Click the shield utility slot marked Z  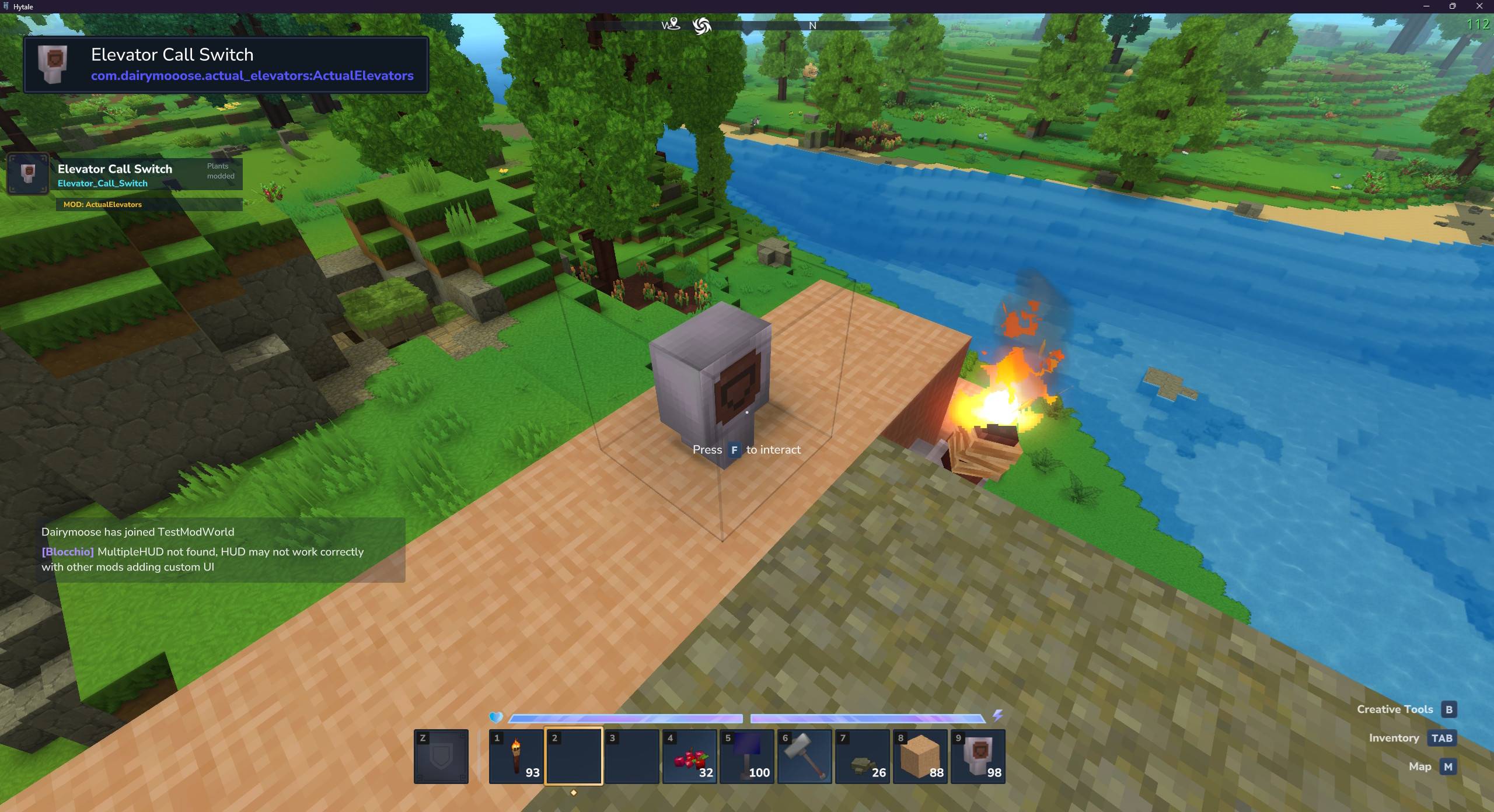tap(441, 756)
